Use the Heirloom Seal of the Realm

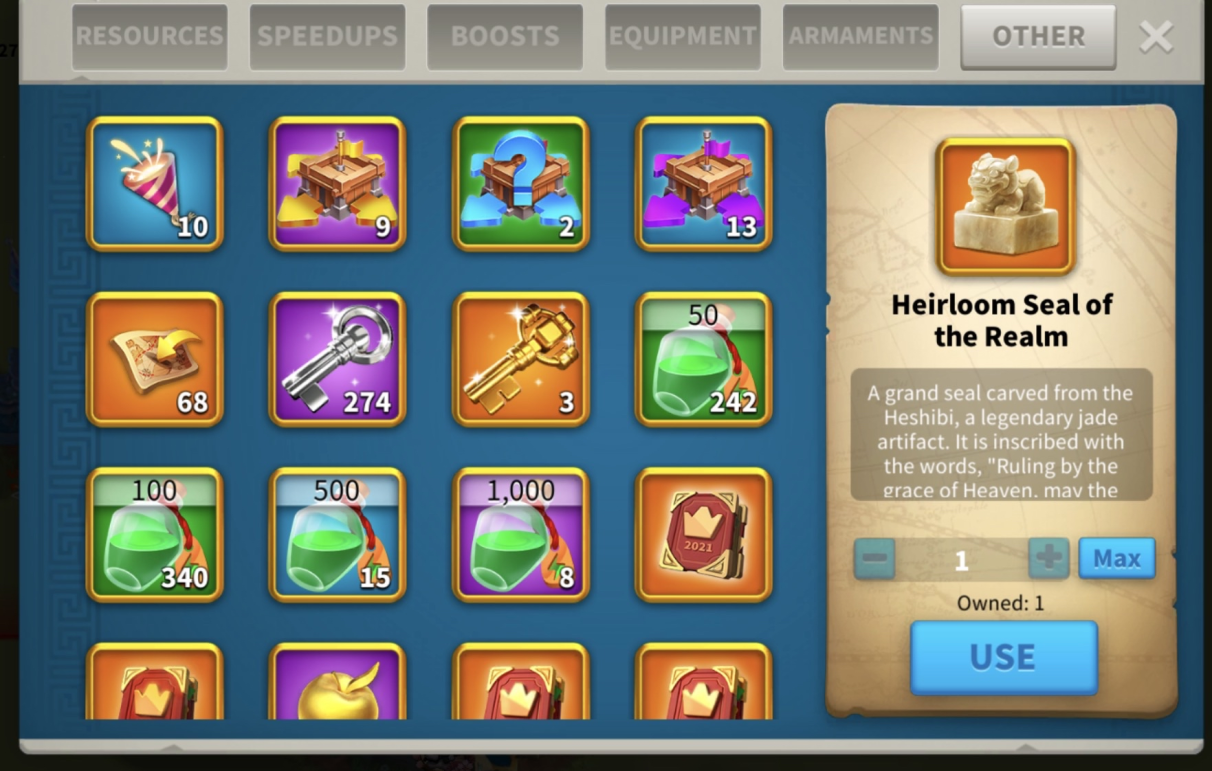coord(1003,657)
